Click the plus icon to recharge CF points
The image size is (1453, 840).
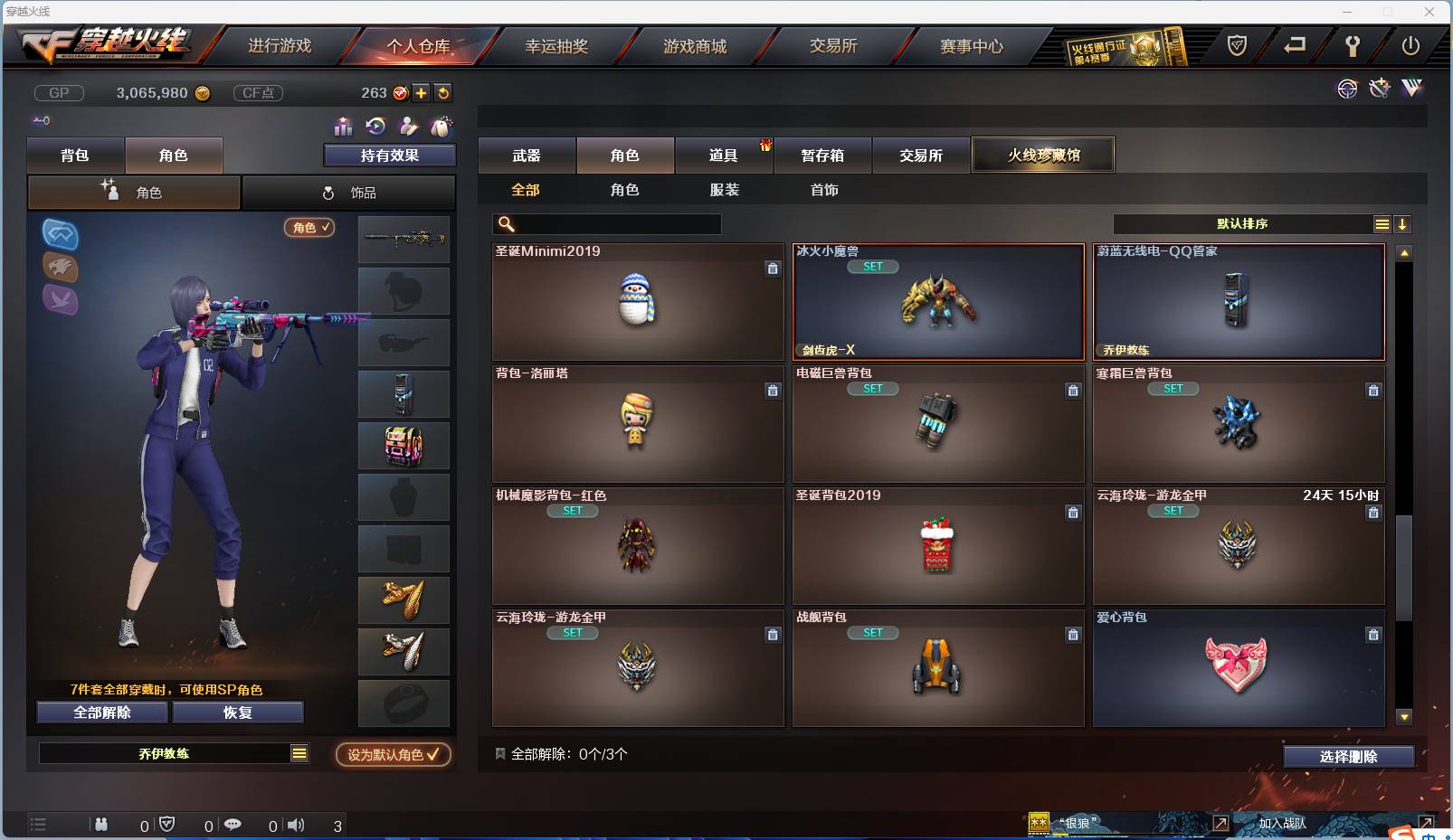tap(422, 93)
